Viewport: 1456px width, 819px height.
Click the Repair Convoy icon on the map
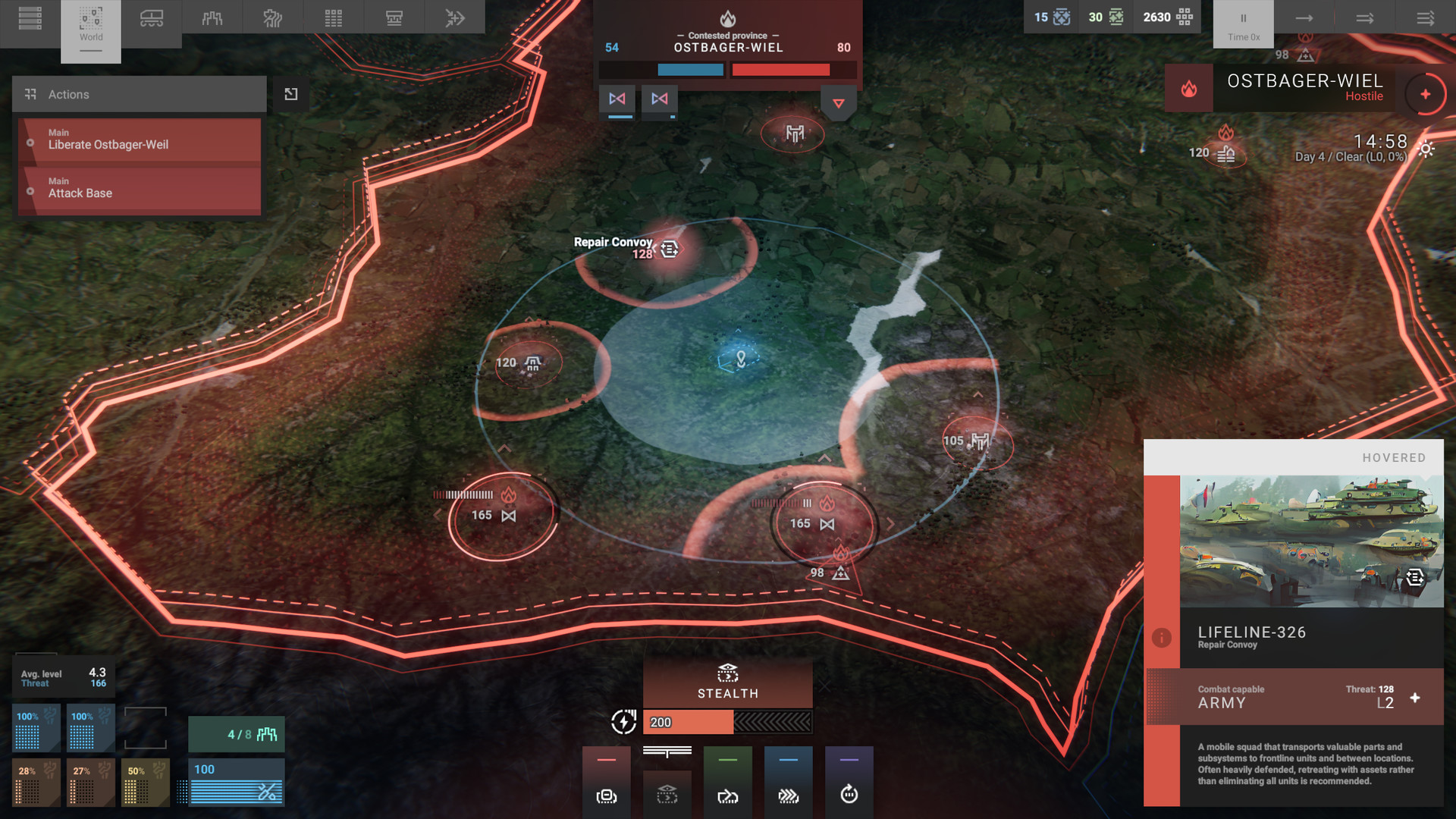pyautogui.click(x=667, y=248)
